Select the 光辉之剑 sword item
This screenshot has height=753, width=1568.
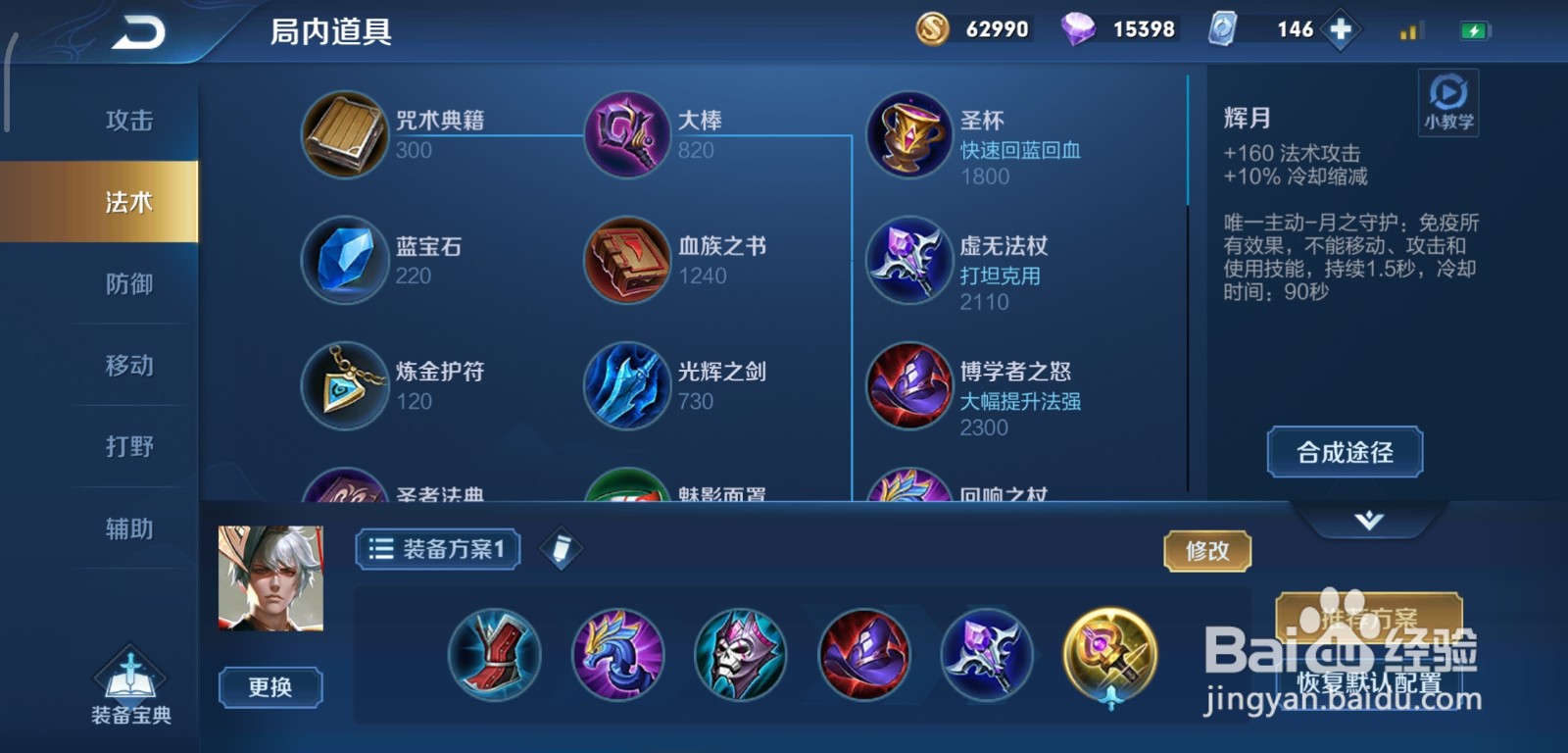627,385
